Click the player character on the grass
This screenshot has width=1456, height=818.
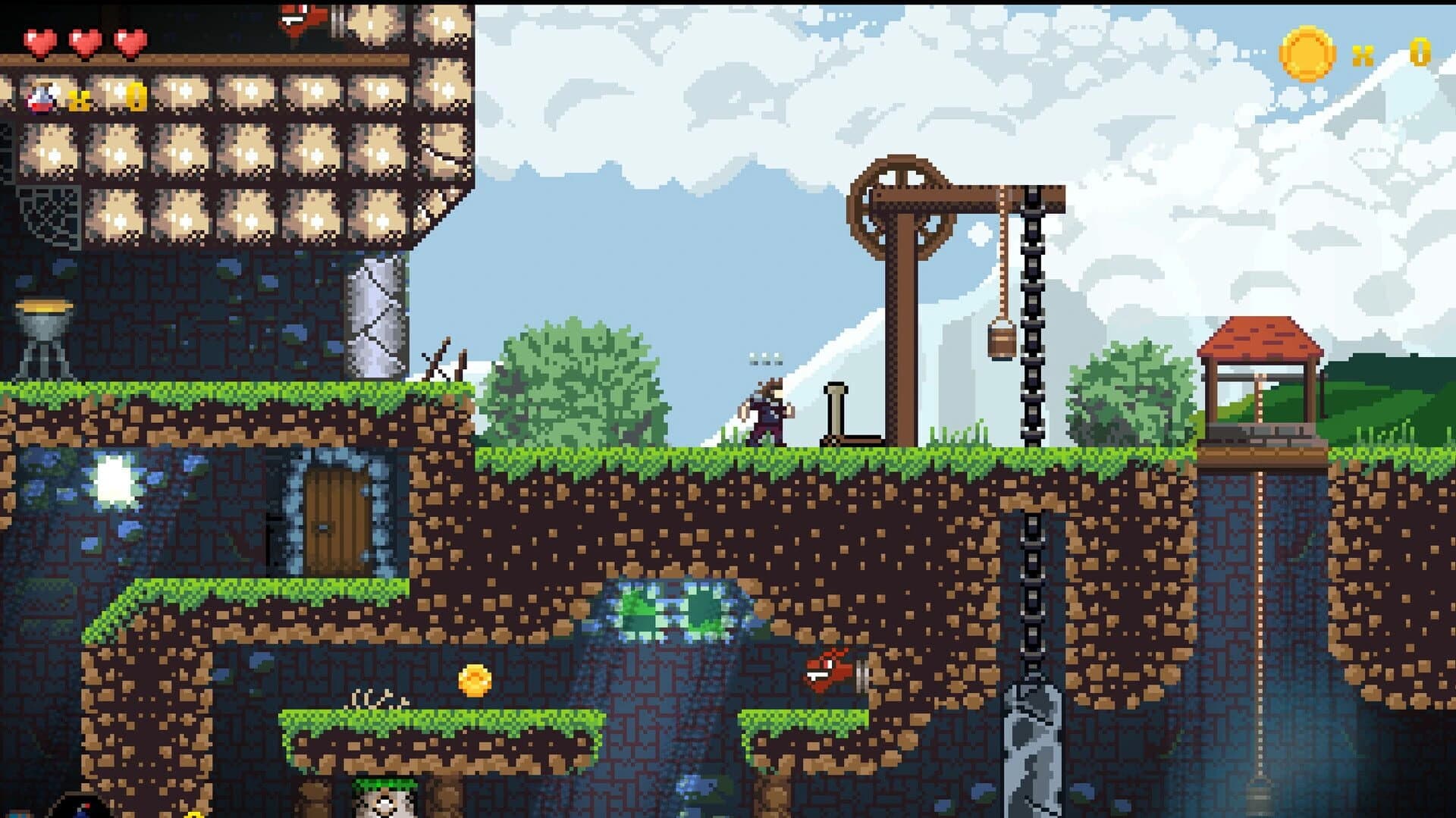[x=766, y=413]
